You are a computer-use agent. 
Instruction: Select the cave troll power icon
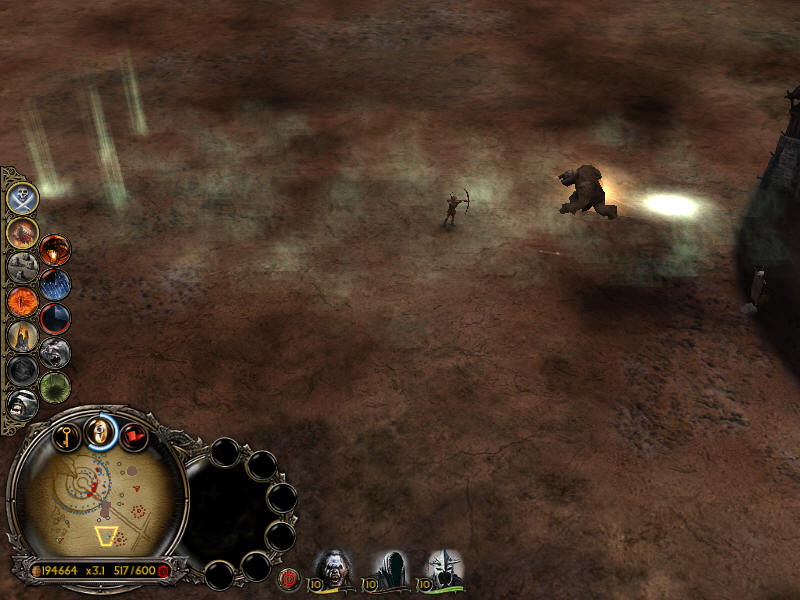pos(55,352)
